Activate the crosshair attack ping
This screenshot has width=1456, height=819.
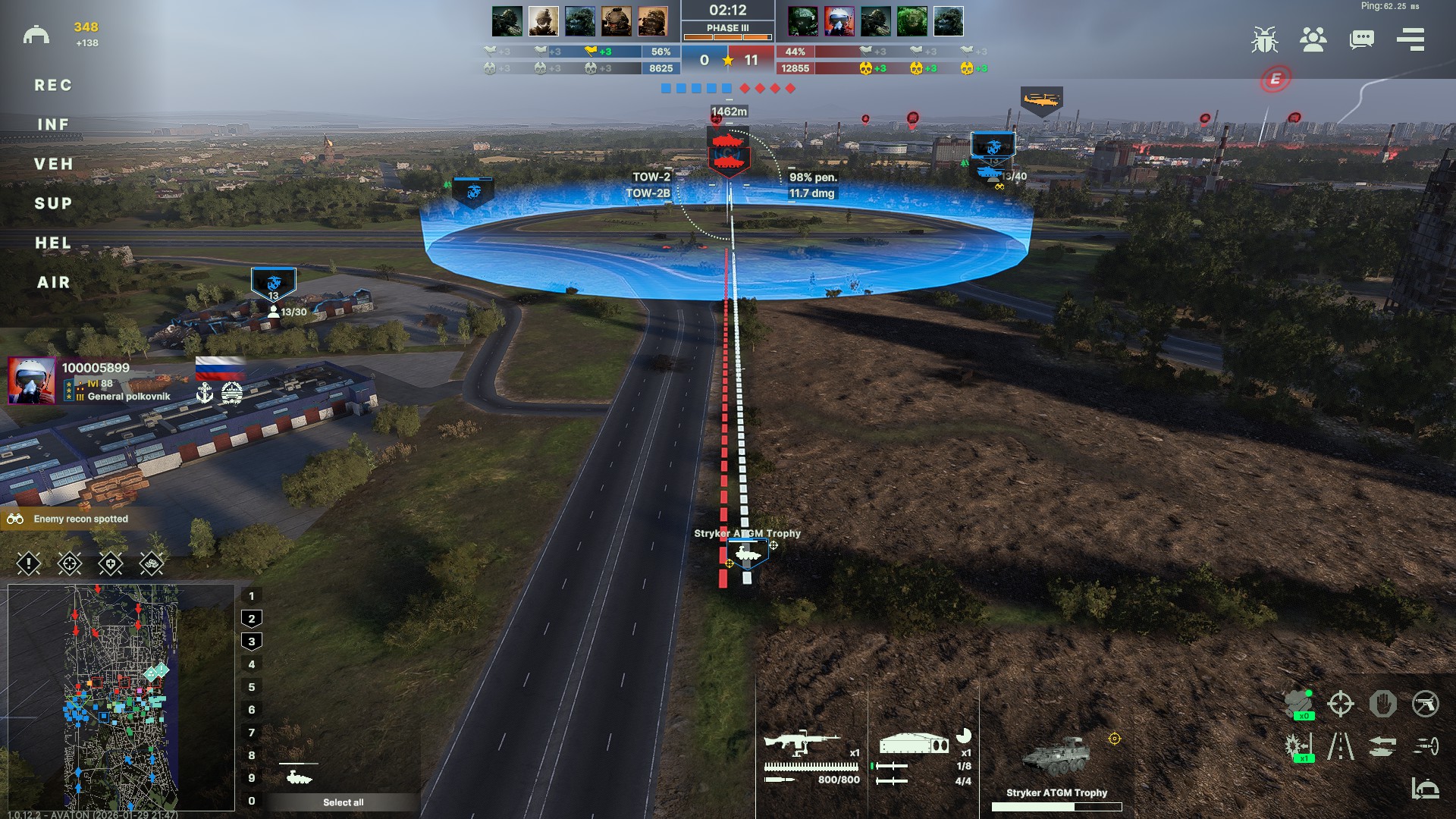(70, 563)
